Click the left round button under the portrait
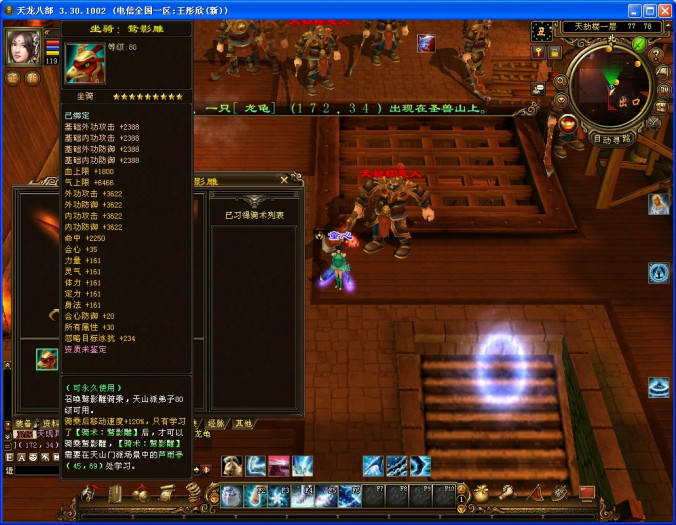The height and width of the screenshot is (525, 676). (x=13, y=78)
